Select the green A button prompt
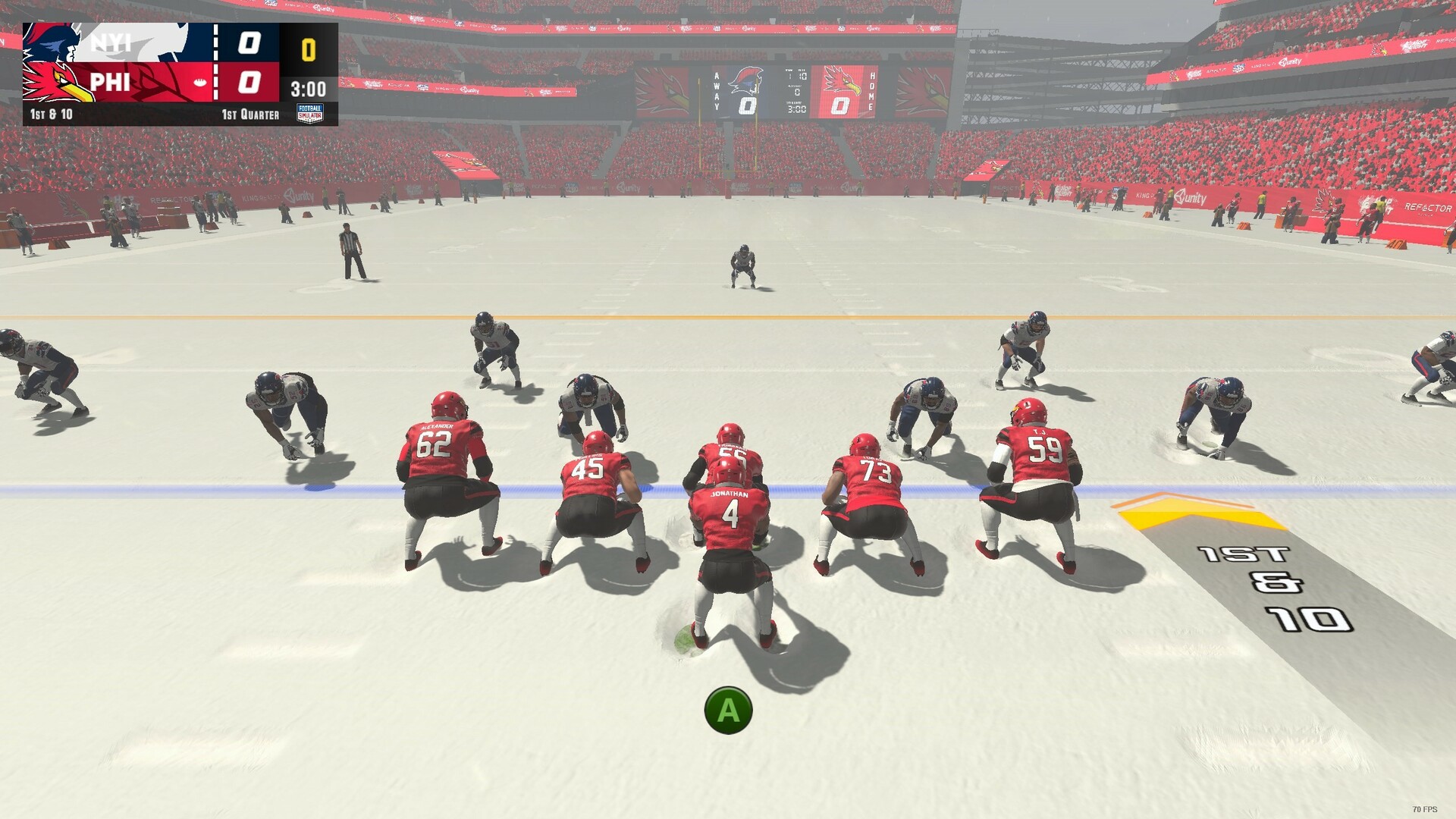The image size is (1456, 819). coord(729,711)
